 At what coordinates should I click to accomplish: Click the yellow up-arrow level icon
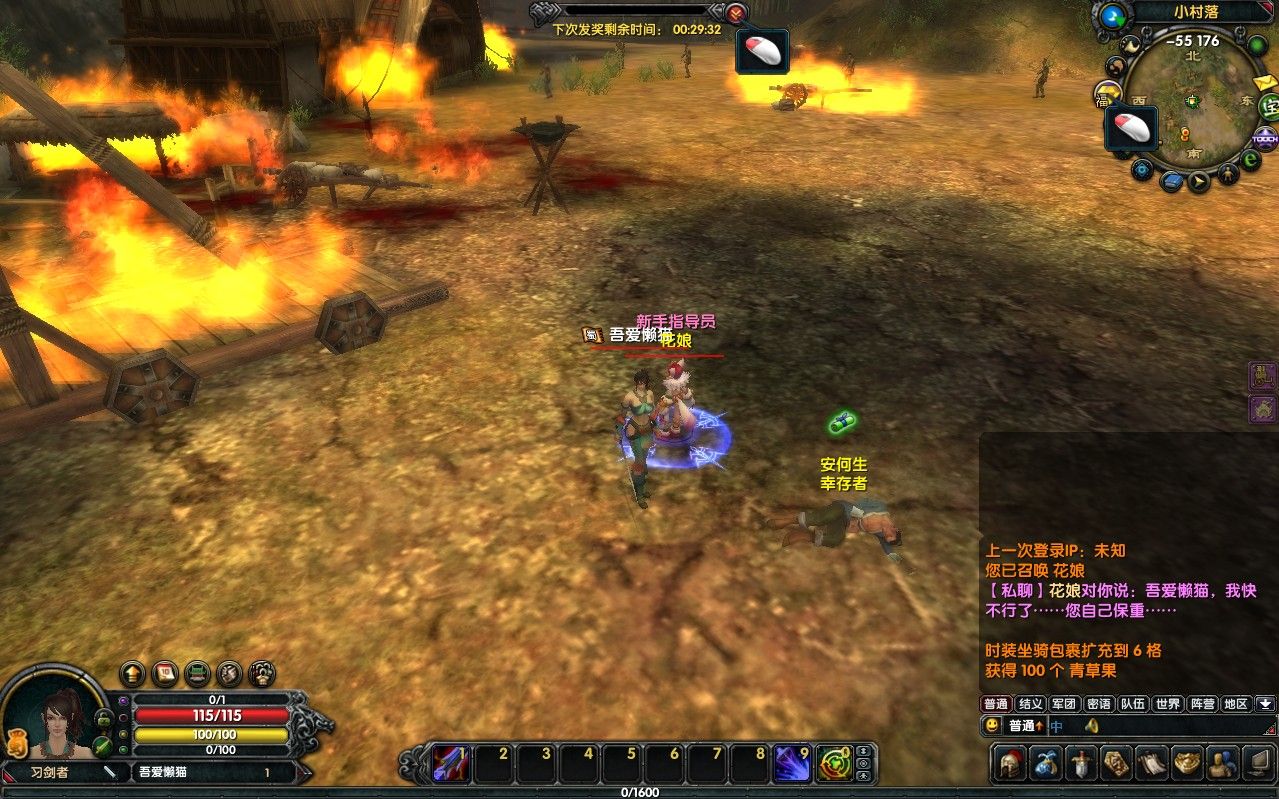click(132, 672)
